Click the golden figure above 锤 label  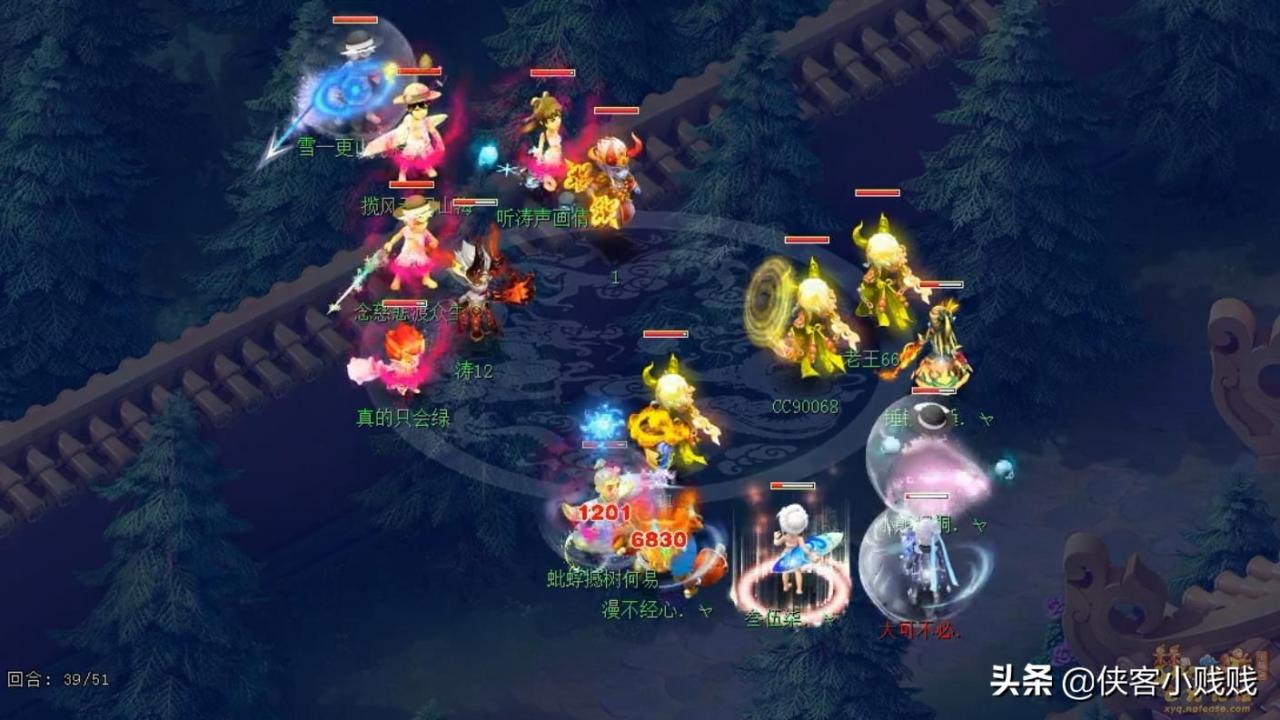[940, 350]
